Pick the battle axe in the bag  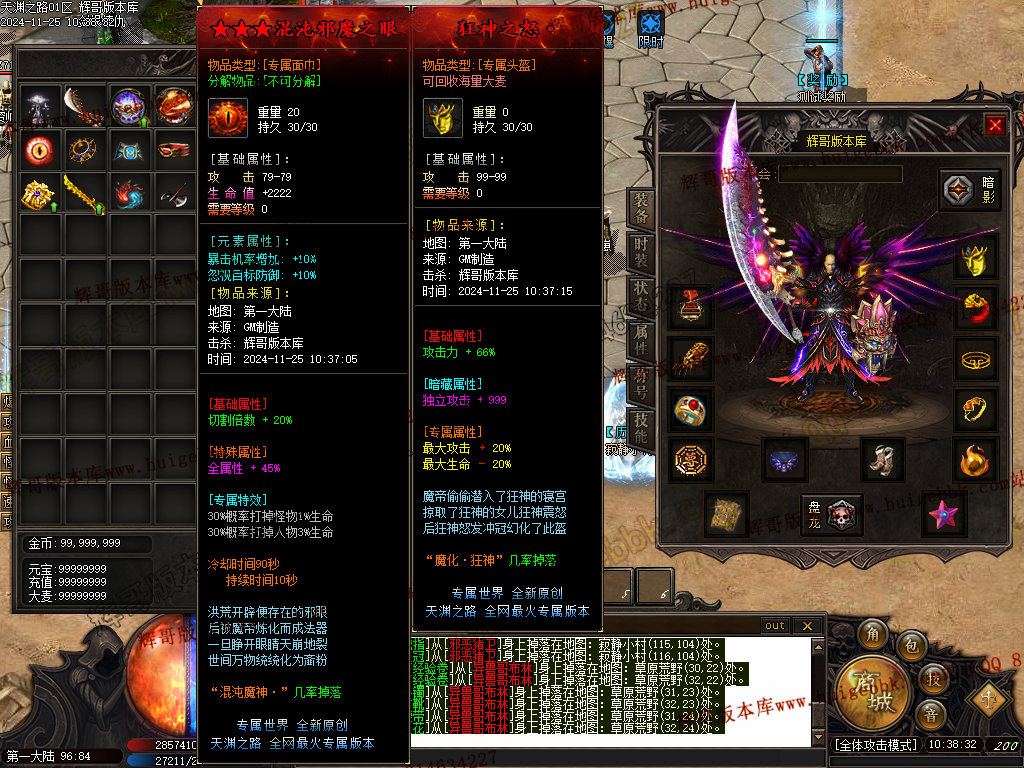pyautogui.click(x=172, y=193)
